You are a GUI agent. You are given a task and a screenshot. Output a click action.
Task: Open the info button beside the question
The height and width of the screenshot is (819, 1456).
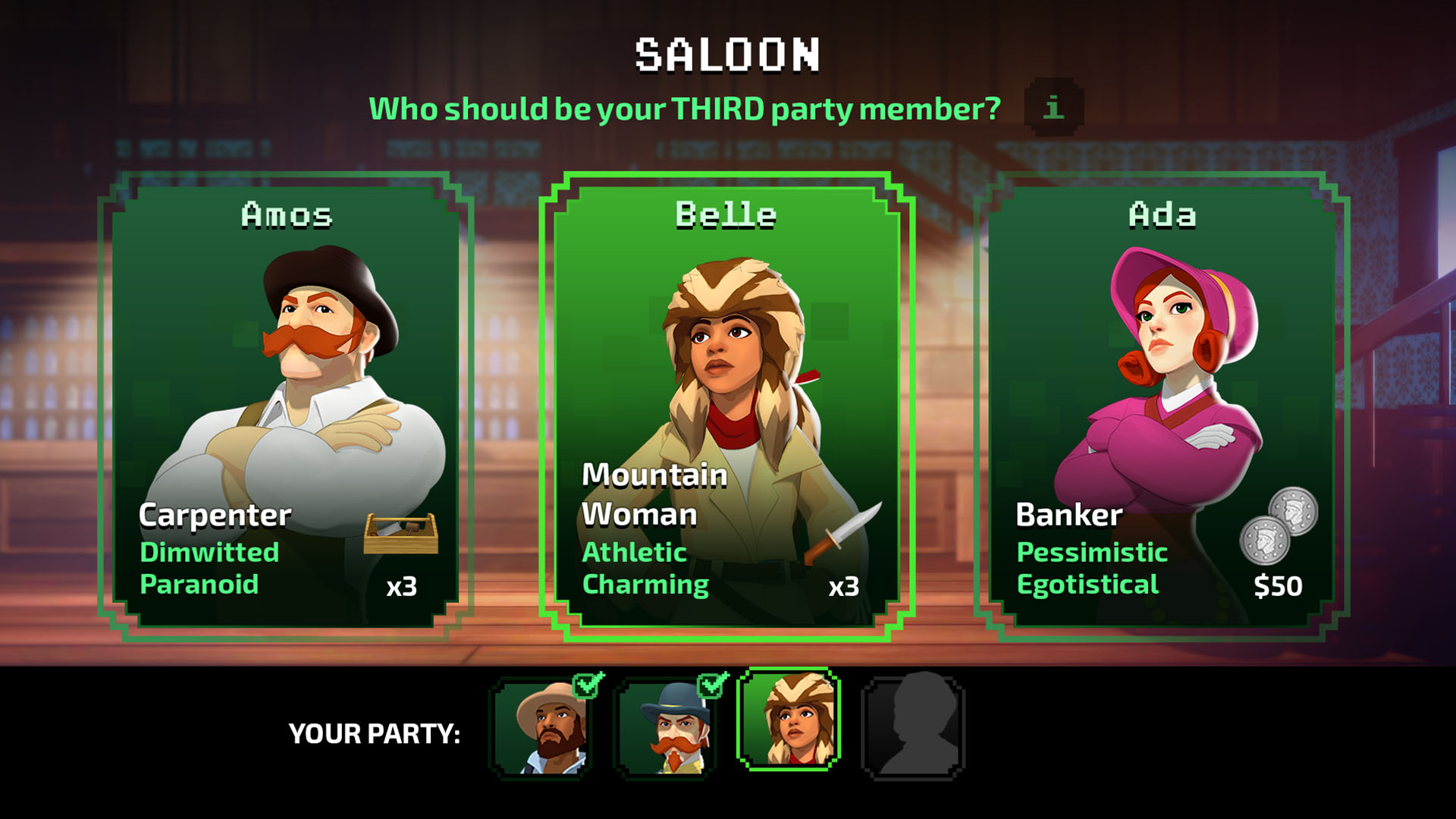pos(1053,107)
